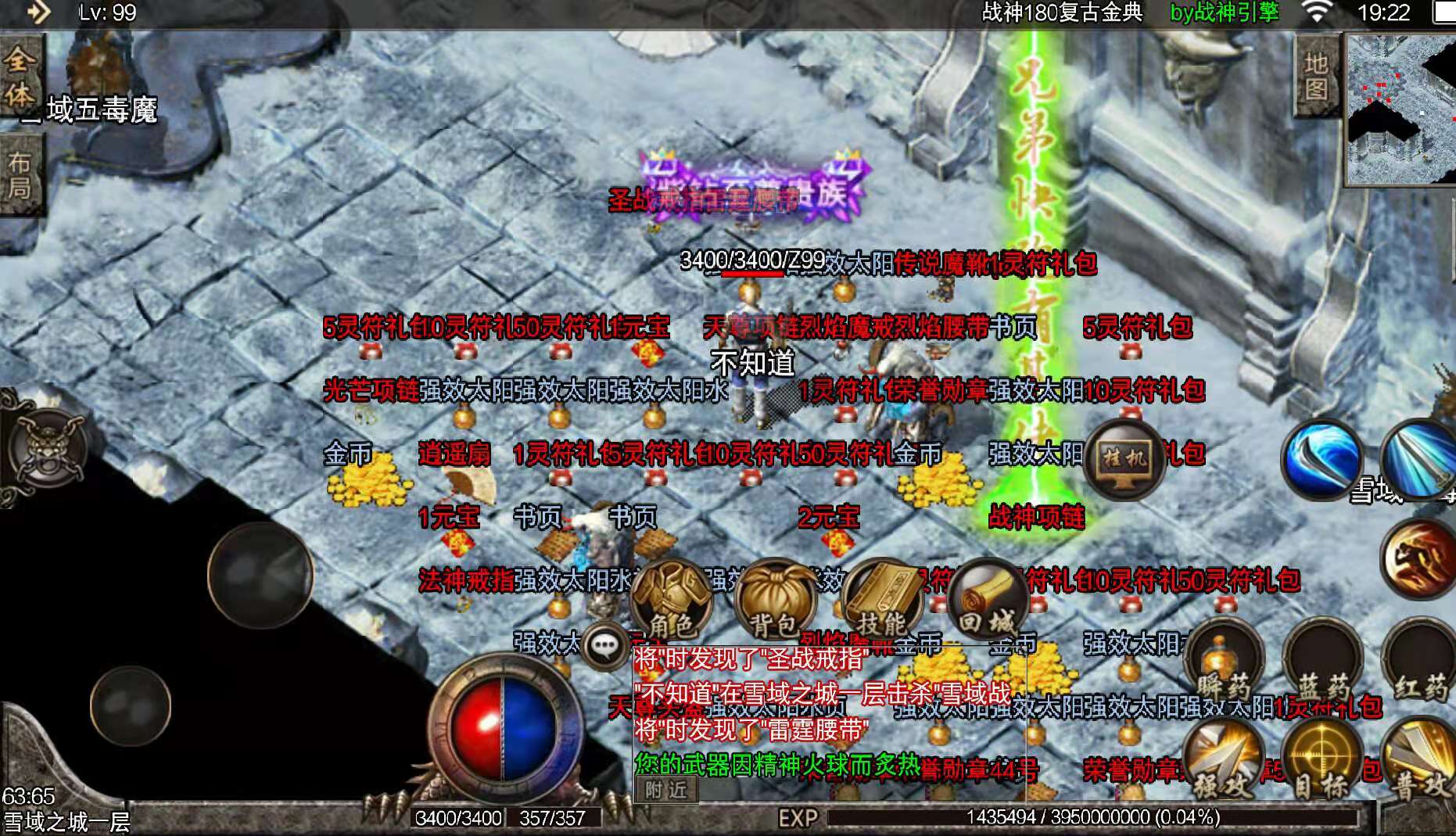This screenshot has height=836, width=1456.
Task: Expand the arrow next to Lv:99
Action: [41, 13]
